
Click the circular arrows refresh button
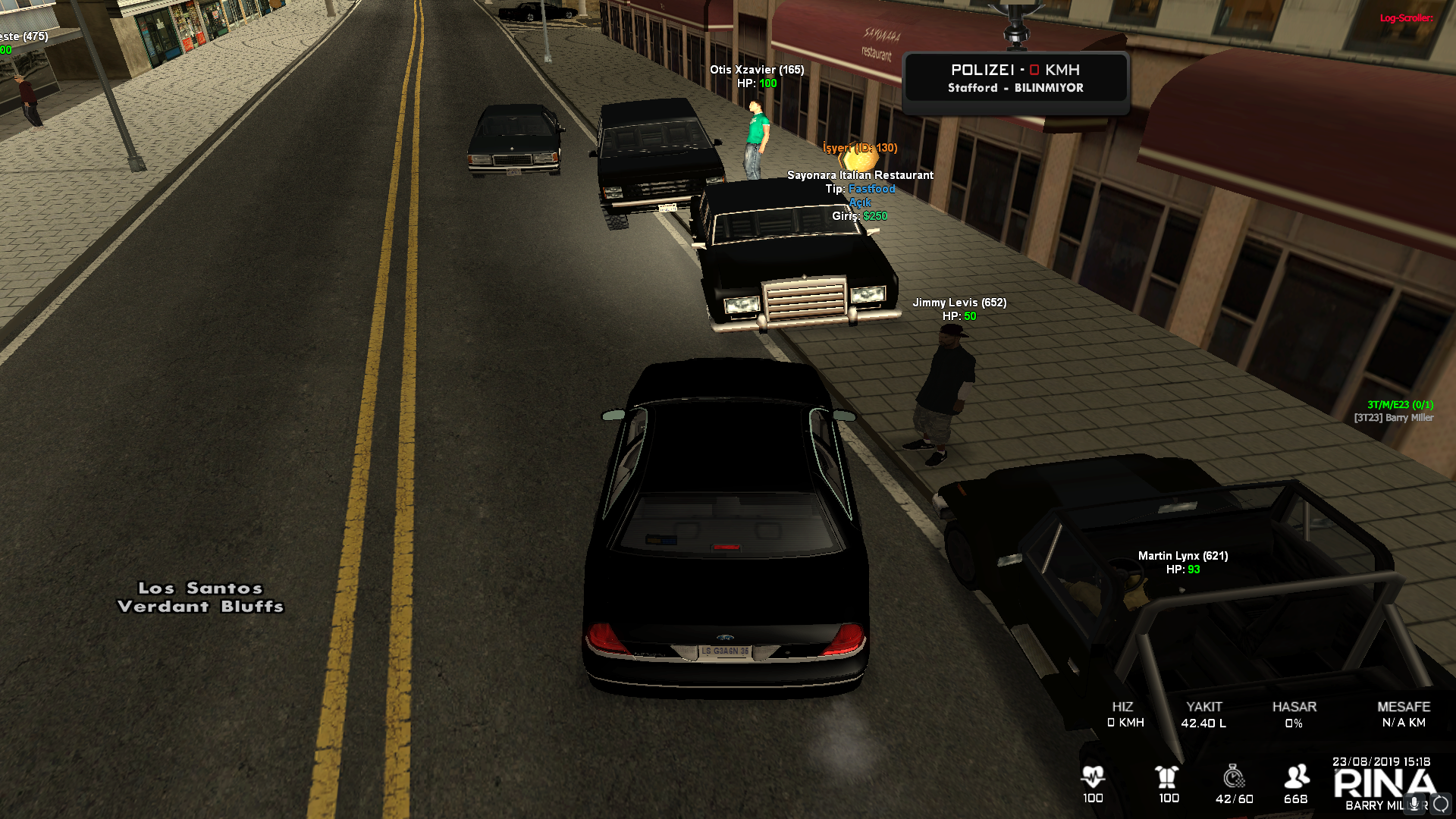pos(1441,804)
